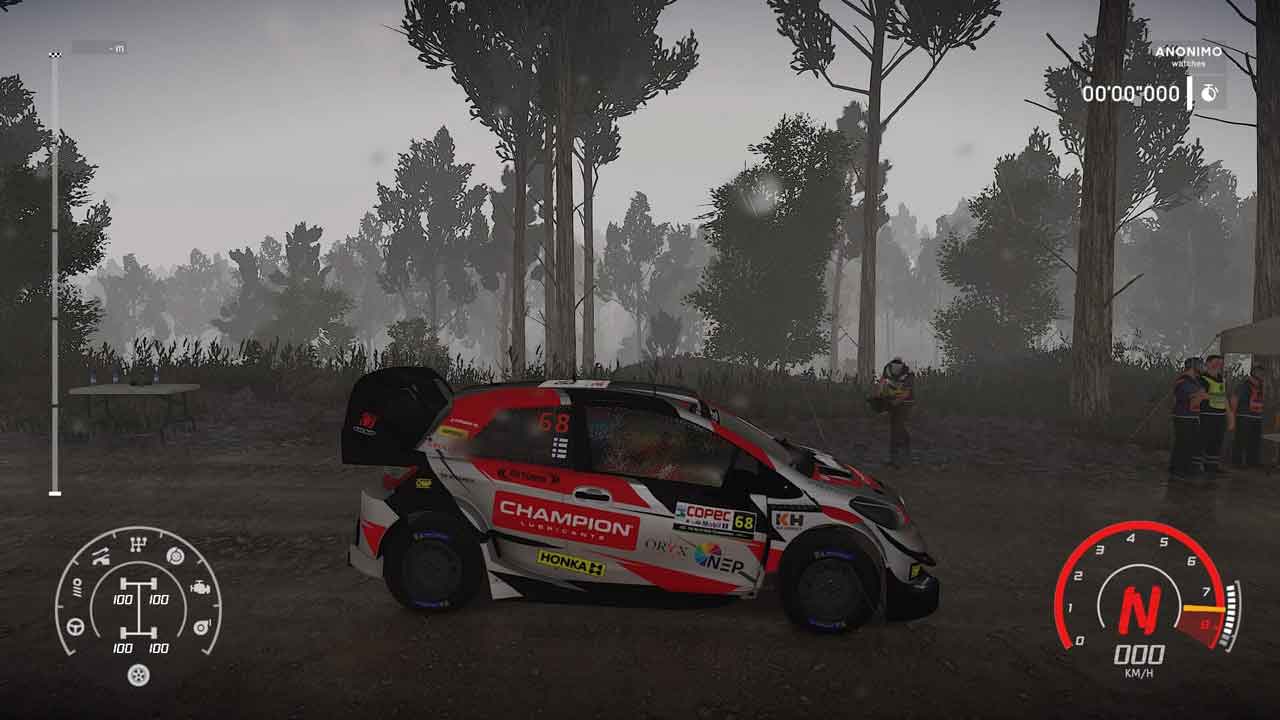Select the tire wear wheel icon
This screenshot has width=1280, height=720.
(138, 675)
